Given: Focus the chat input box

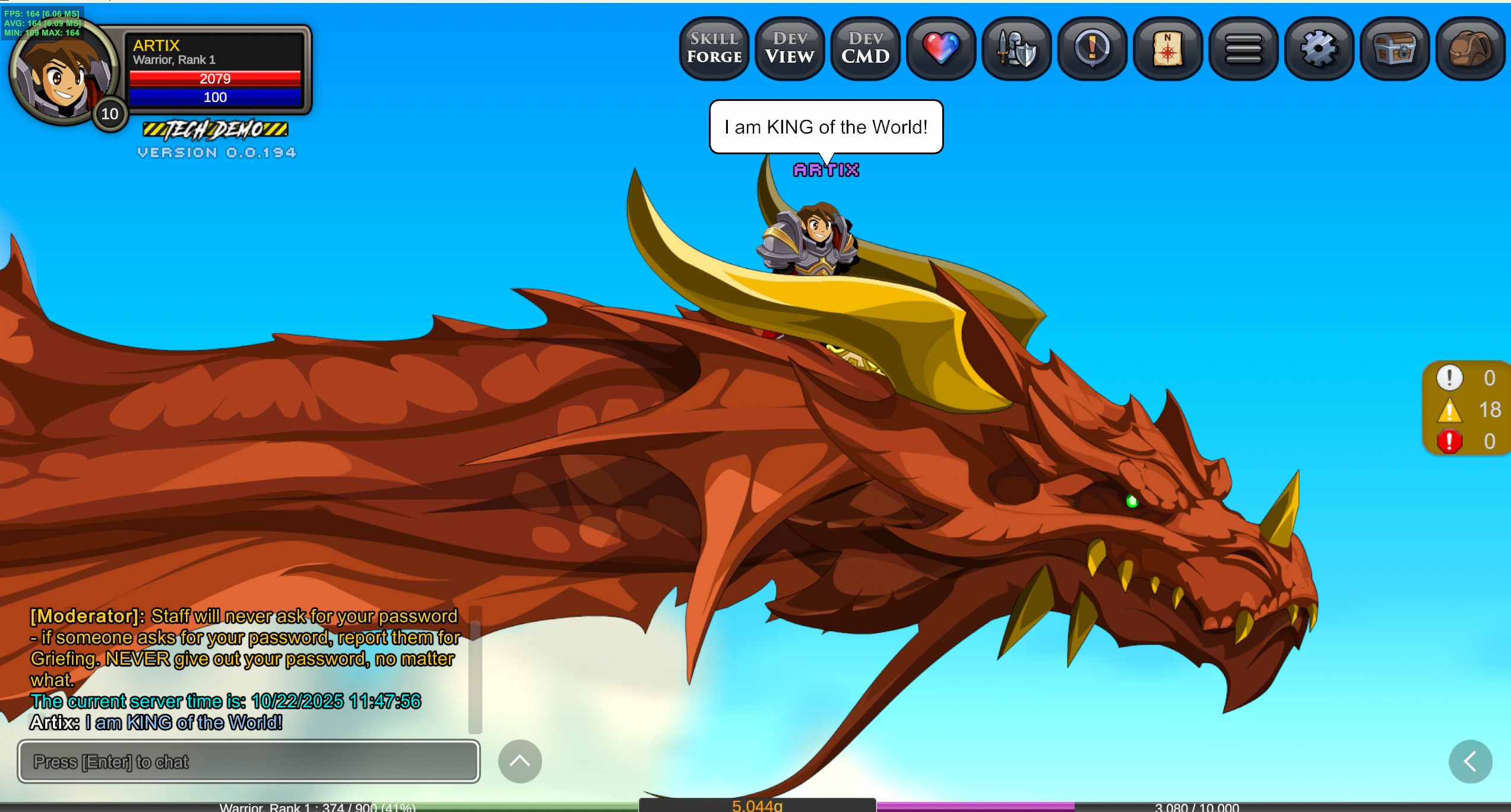Looking at the screenshot, I should tap(249, 762).
